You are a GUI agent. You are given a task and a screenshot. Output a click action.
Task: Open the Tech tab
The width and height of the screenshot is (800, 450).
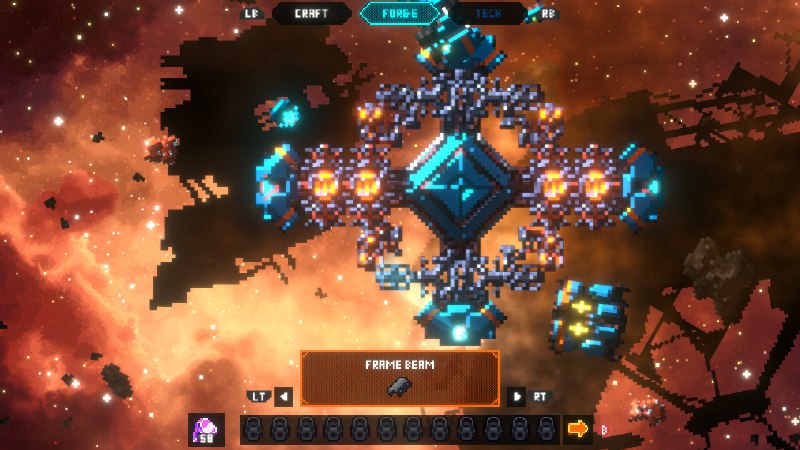tap(487, 13)
